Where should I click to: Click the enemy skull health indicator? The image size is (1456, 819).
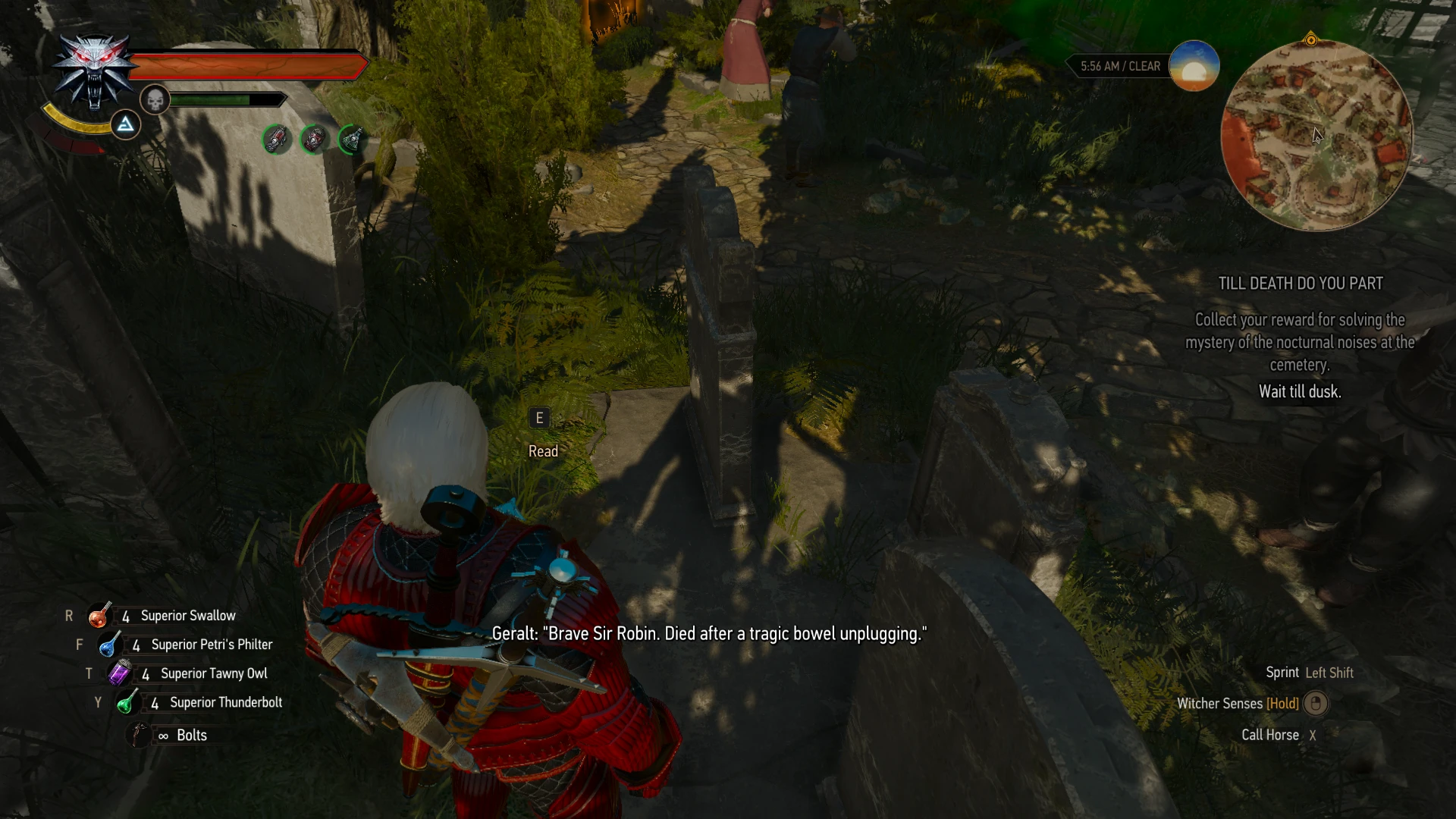tap(154, 99)
